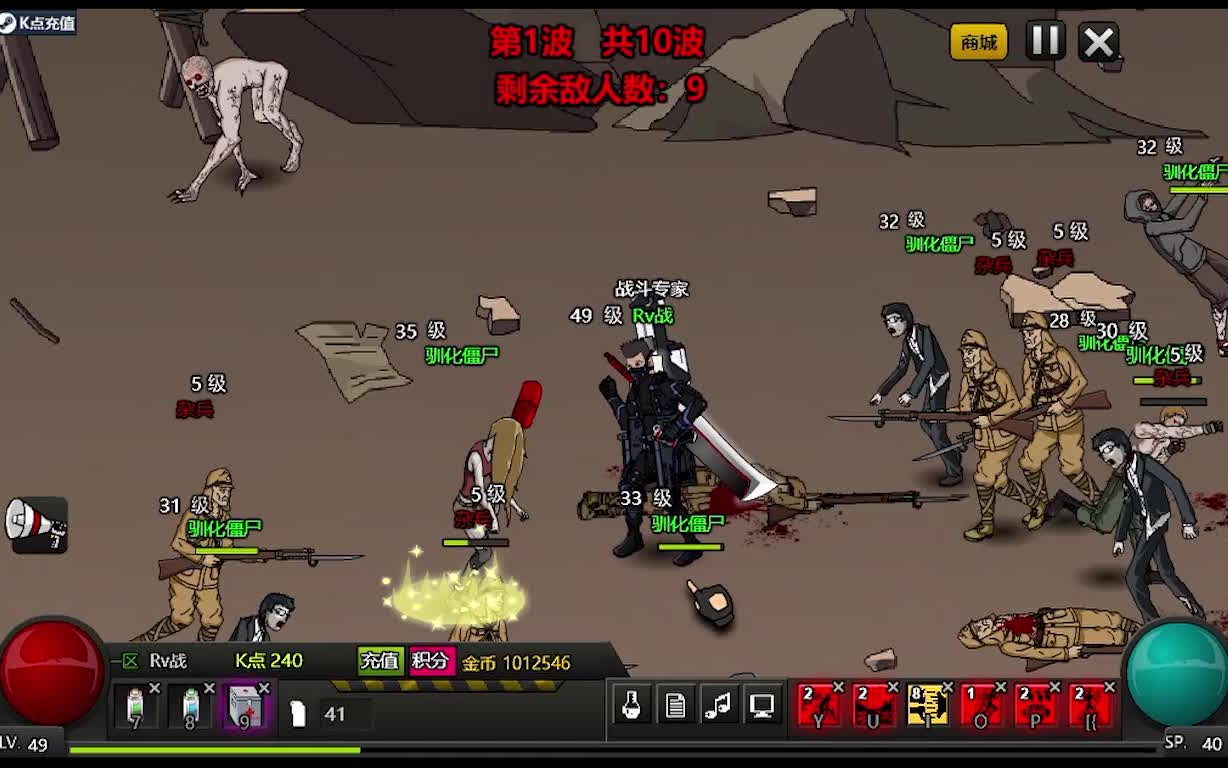Click the megaphone announcement icon
The image size is (1228, 768).
(x=36, y=523)
